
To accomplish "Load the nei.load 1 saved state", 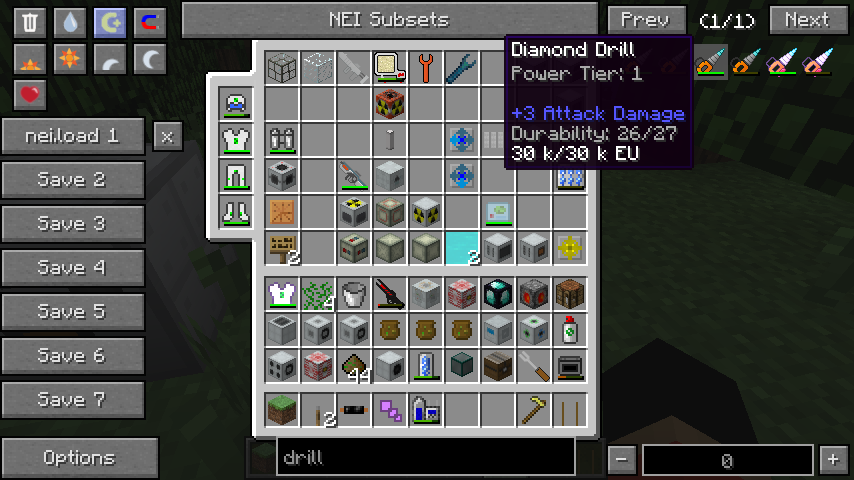I will (72, 136).
